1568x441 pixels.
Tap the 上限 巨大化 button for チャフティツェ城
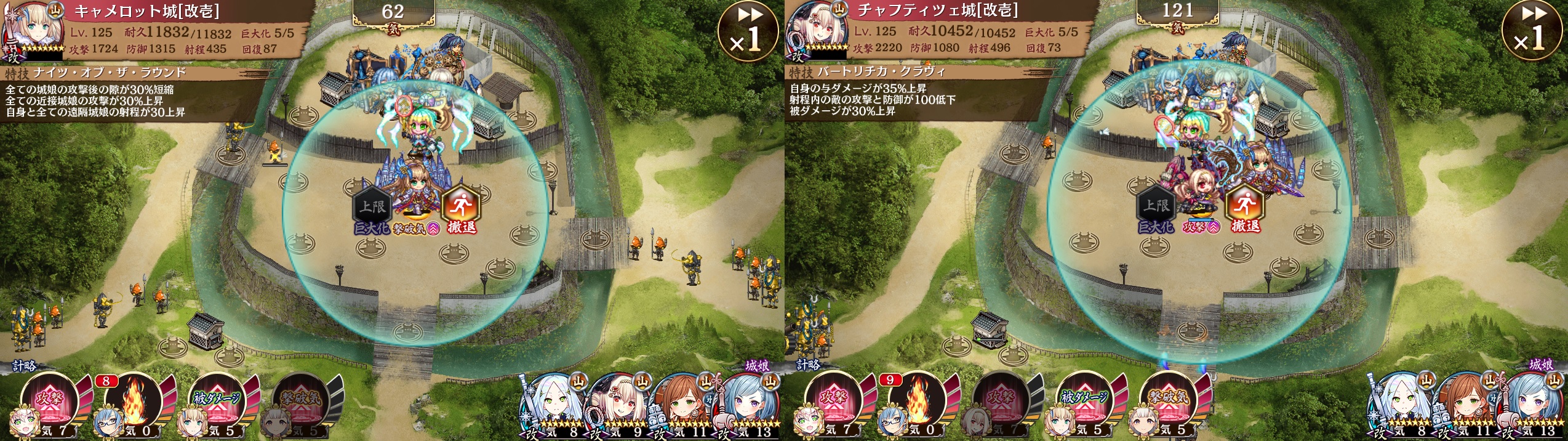click(1156, 211)
